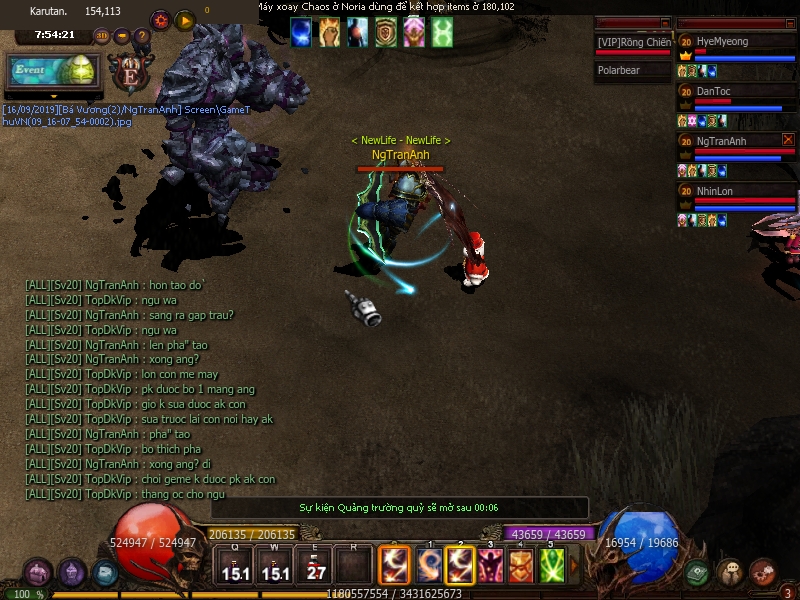Toggle the 3D view button
800x600 pixels.
point(102,36)
